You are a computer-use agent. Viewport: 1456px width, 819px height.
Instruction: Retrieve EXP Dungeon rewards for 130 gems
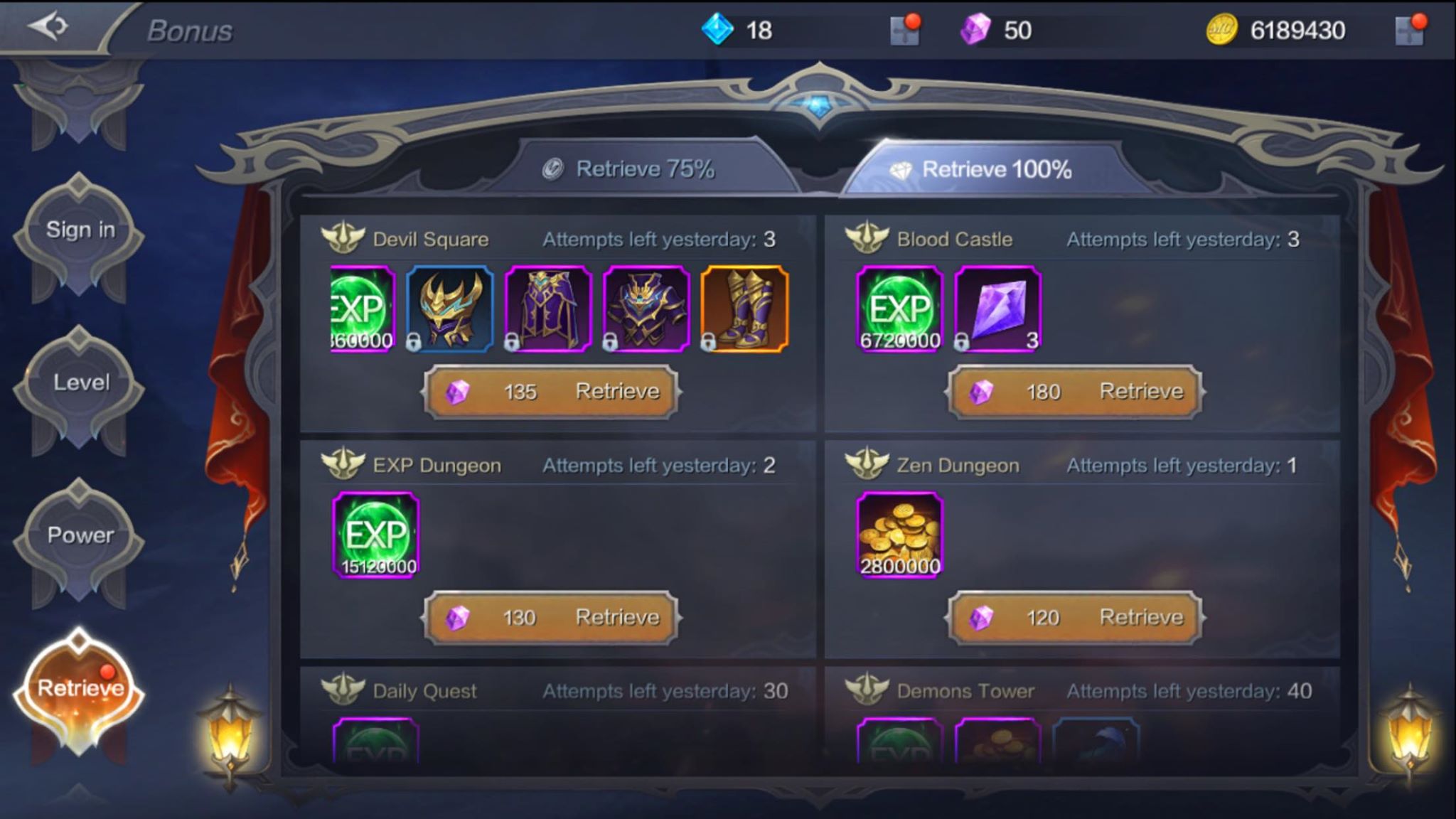pos(551,618)
